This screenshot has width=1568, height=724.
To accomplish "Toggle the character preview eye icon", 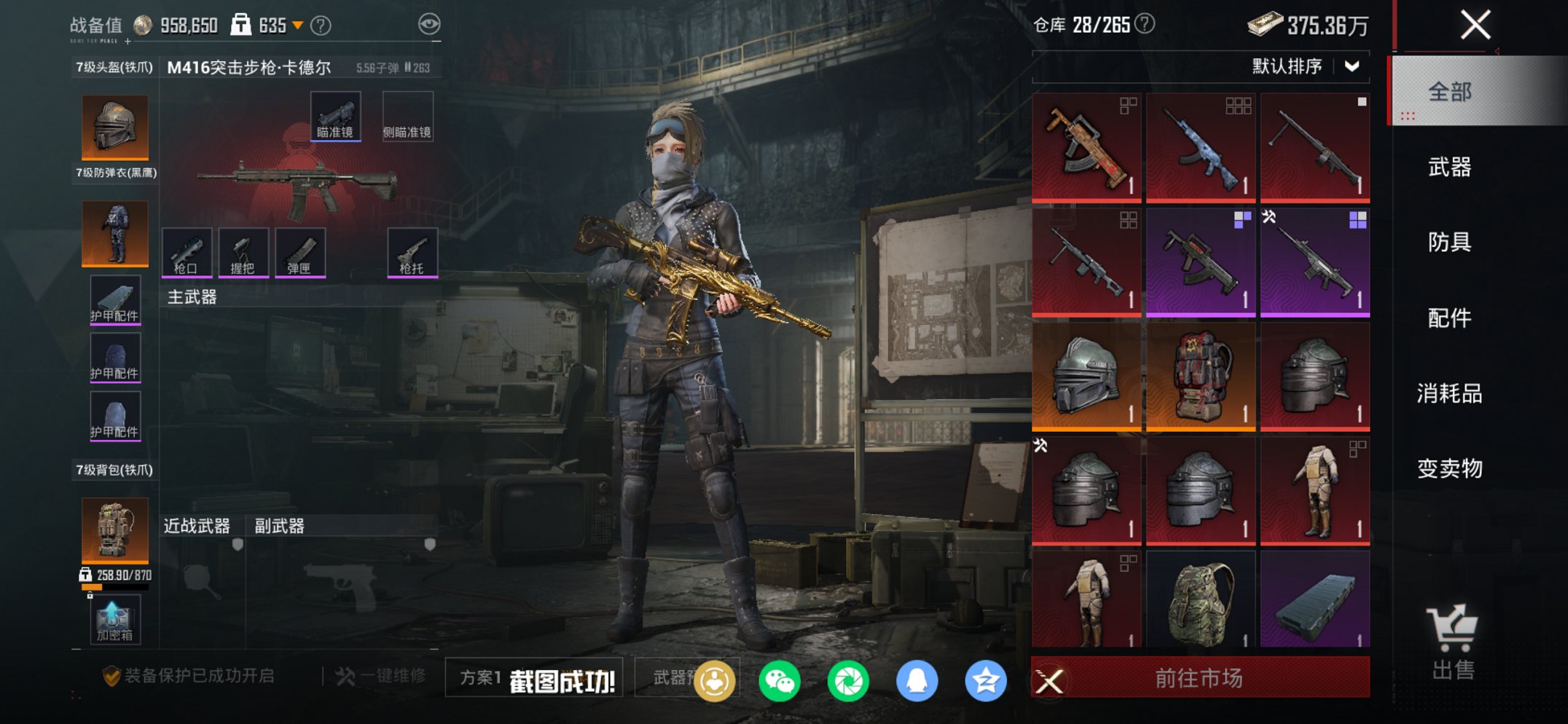I will tap(431, 23).
